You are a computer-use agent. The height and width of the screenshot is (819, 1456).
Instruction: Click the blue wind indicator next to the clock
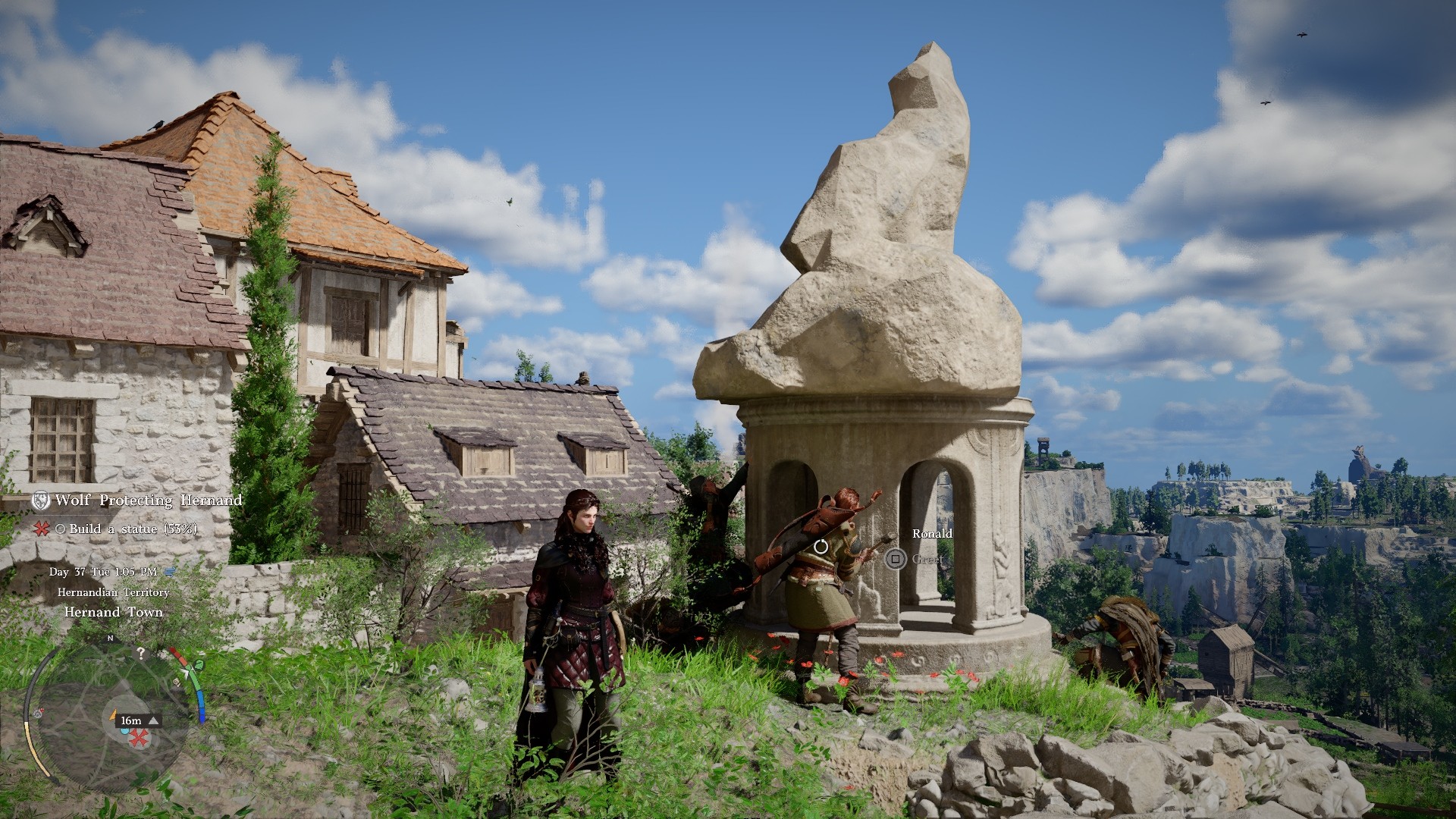coord(169,573)
